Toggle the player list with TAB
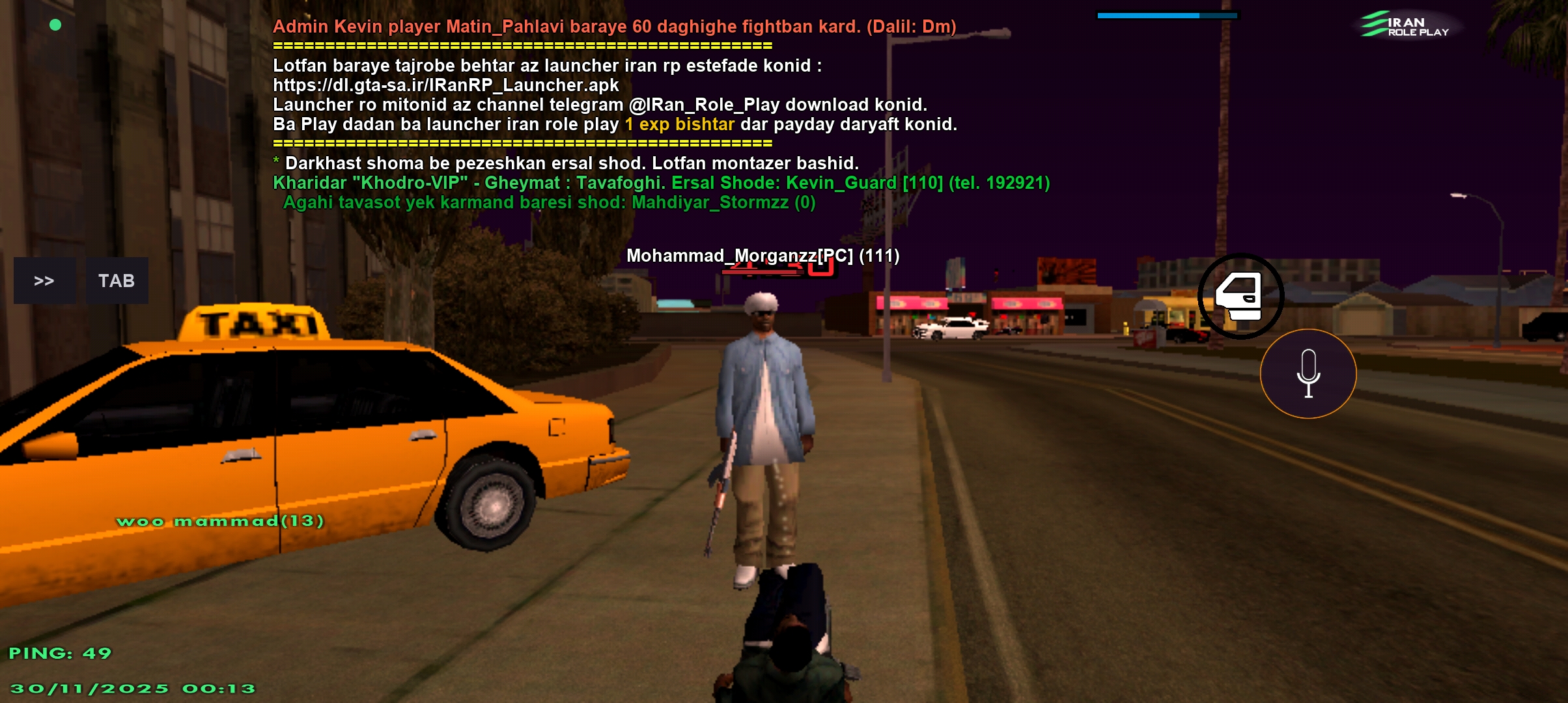Viewport: 1568px width, 703px height. pyautogui.click(x=117, y=281)
